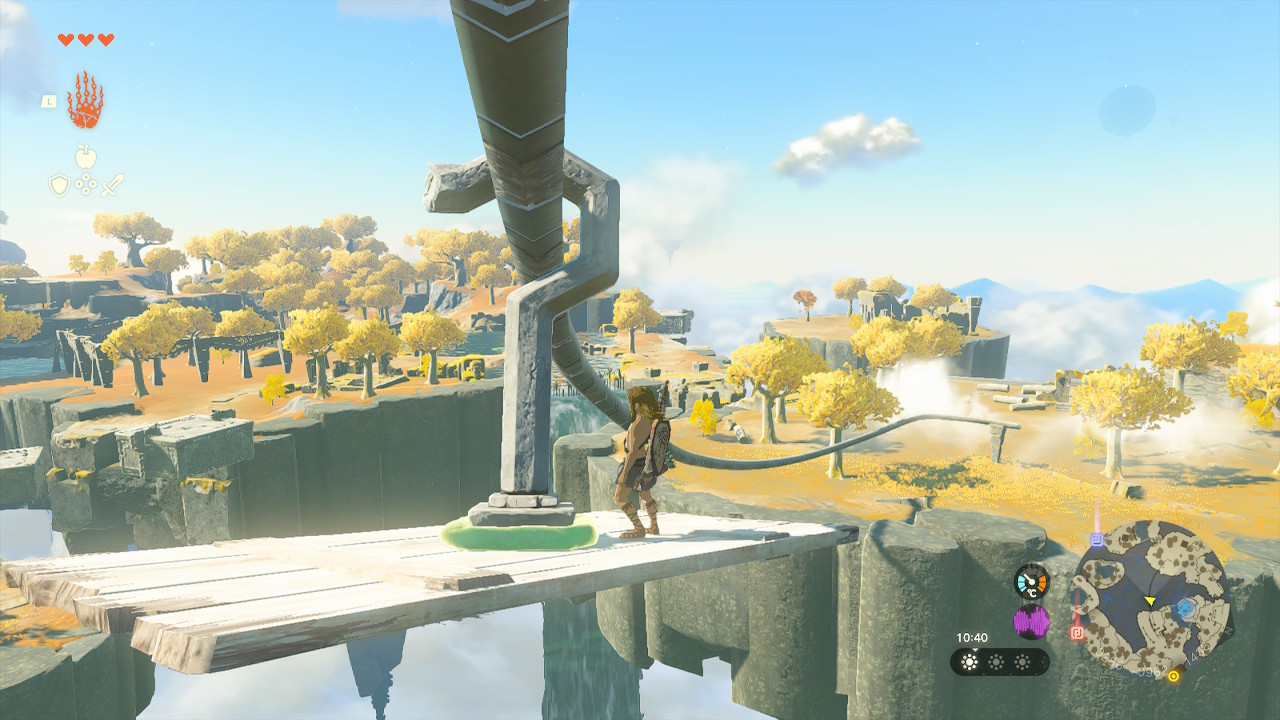Image resolution: width=1280 pixels, height=720 pixels.
Task: Select the blue shrine marker on minimap
Action: click(x=1185, y=608)
